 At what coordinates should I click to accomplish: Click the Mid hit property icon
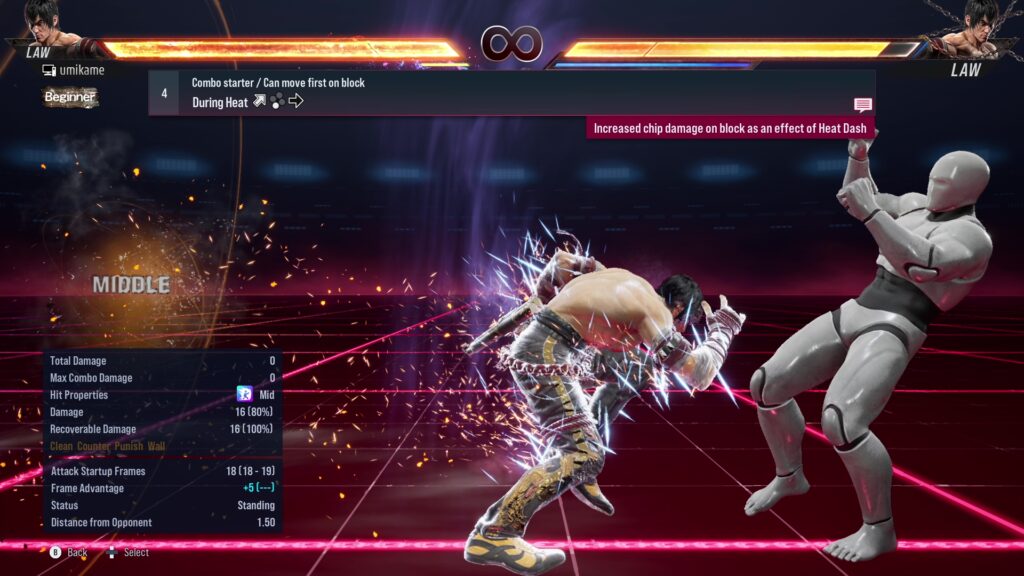pos(243,395)
